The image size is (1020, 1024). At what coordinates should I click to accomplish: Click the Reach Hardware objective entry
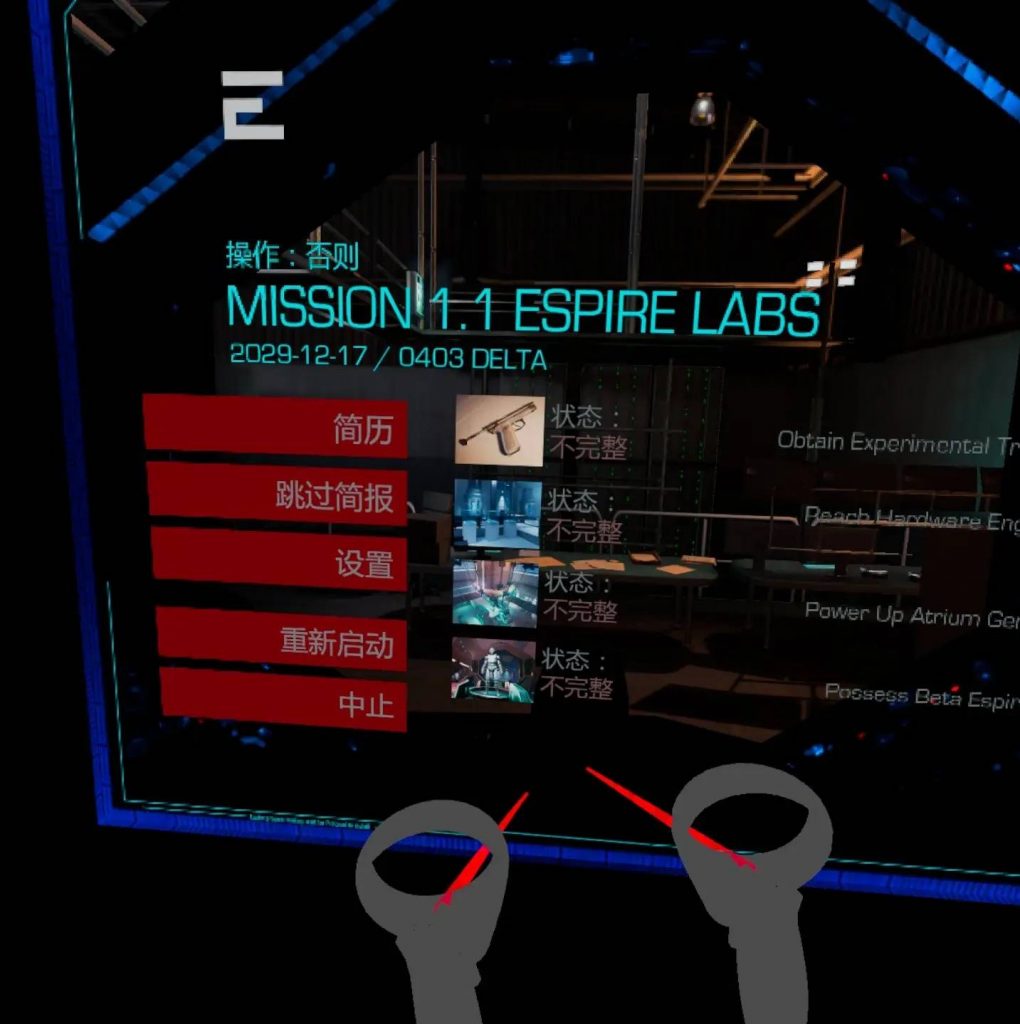910,519
